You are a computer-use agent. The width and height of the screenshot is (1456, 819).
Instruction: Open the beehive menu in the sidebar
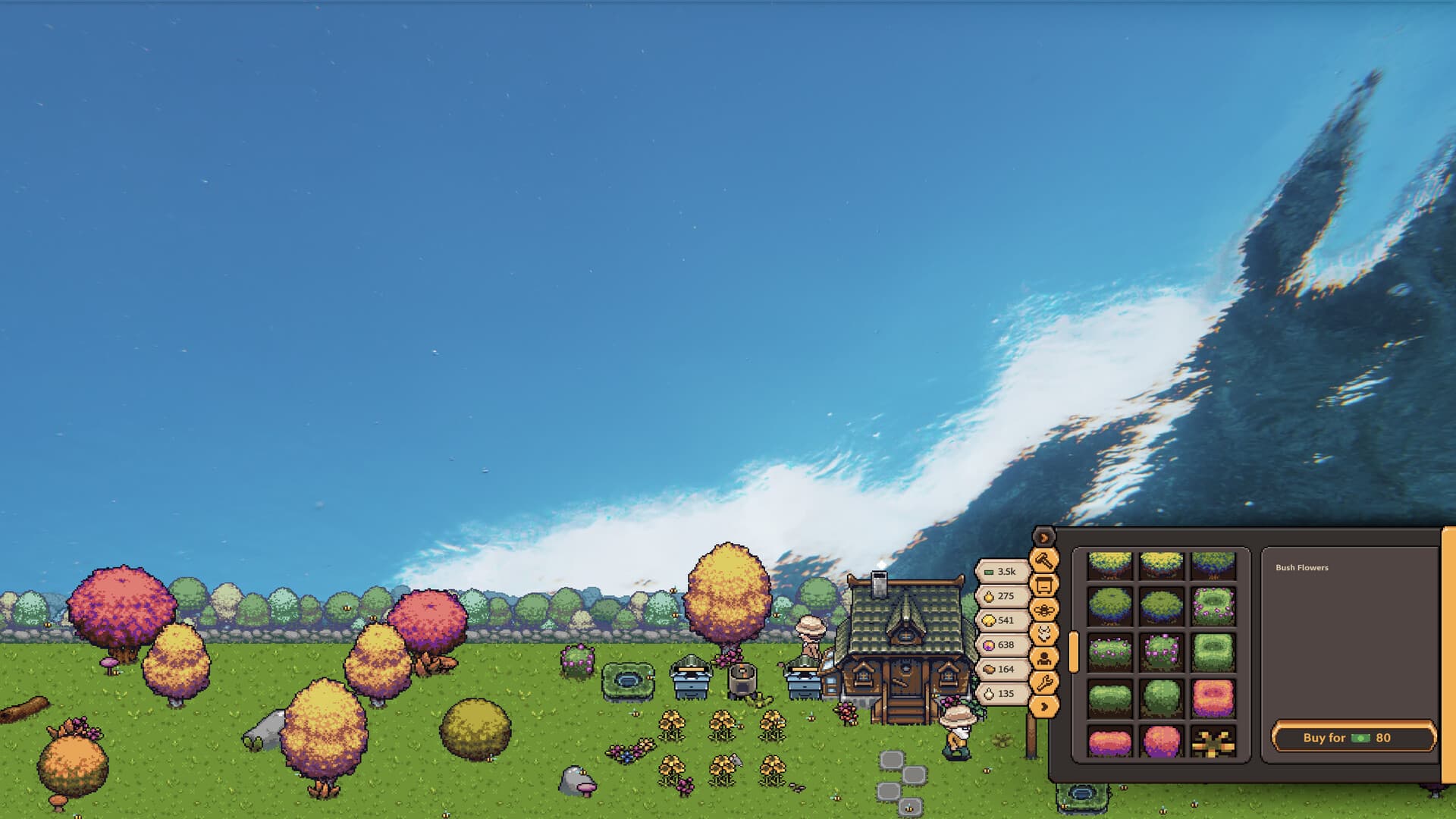[x=1043, y=585]
